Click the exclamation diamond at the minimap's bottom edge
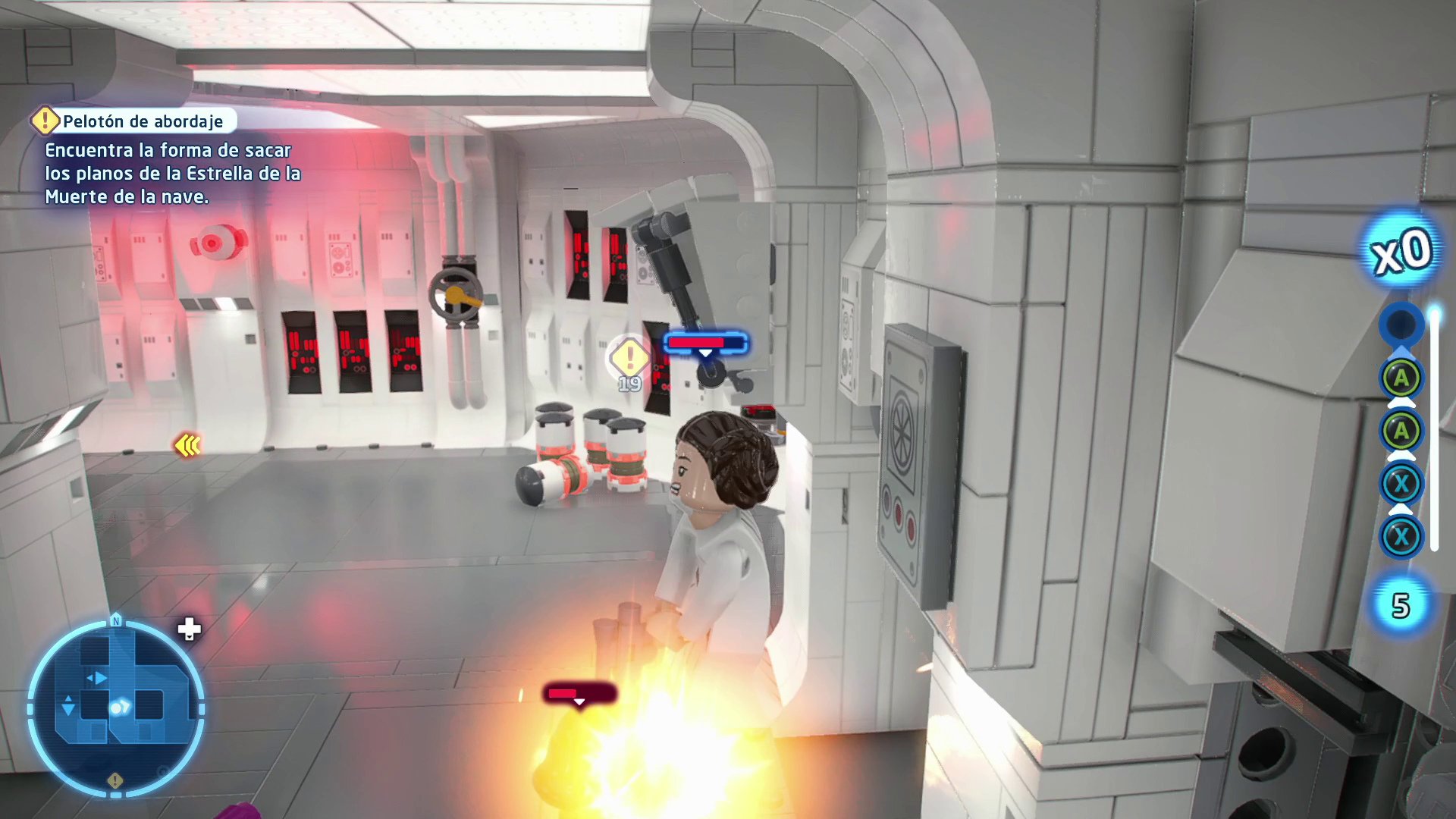Viewport: 1456px width, 819px height. 115,781
